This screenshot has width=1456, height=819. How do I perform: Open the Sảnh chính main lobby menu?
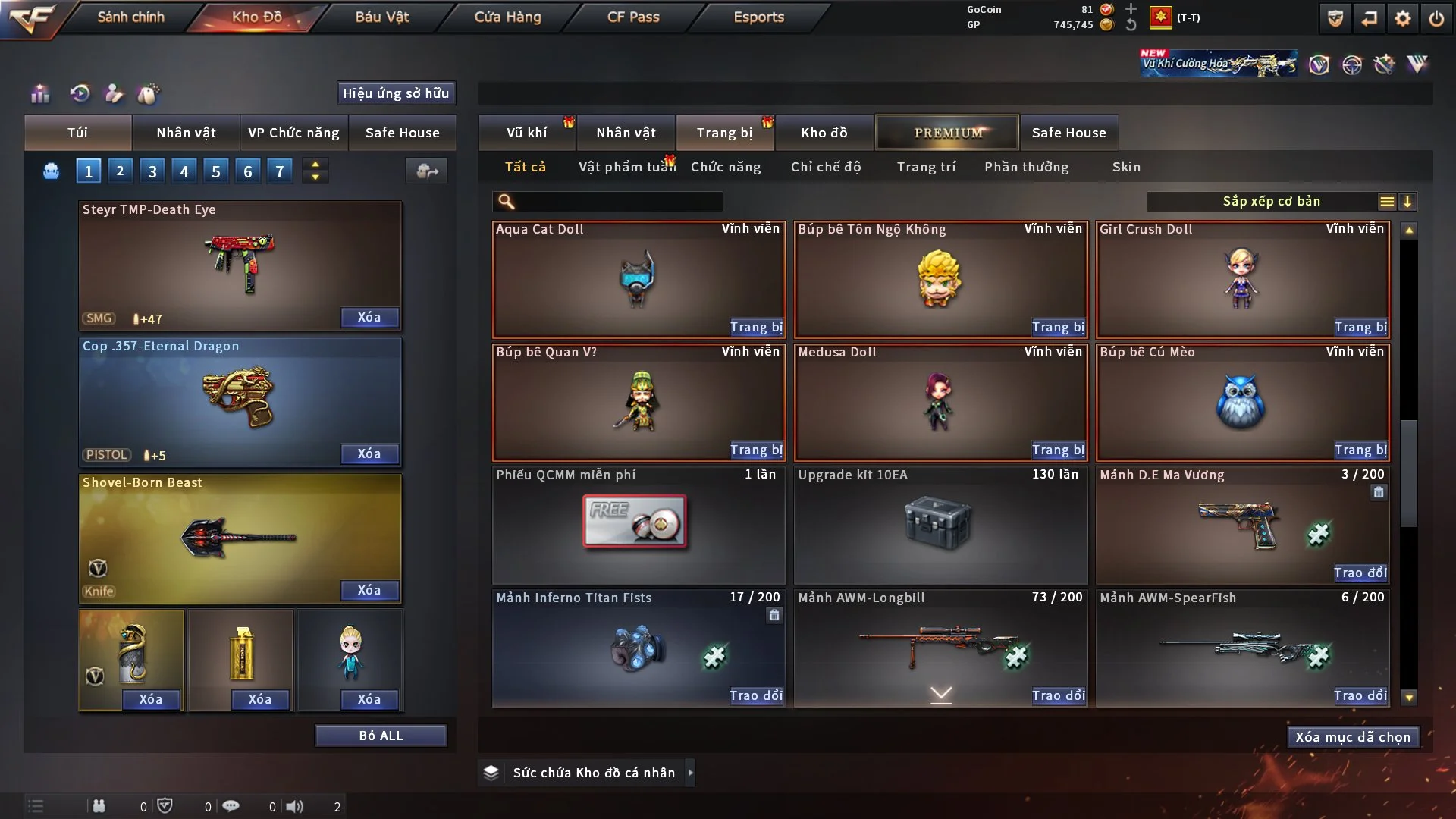[130, 17]
